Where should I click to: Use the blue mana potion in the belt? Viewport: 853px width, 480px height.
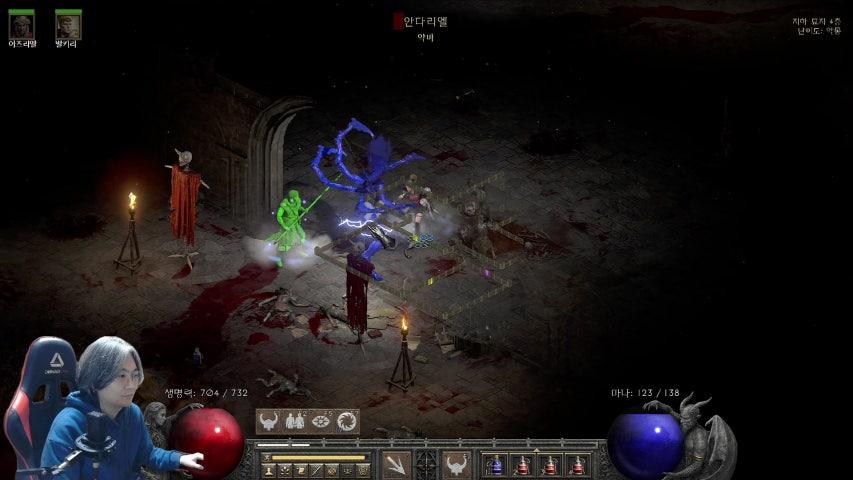pos(495,465)
